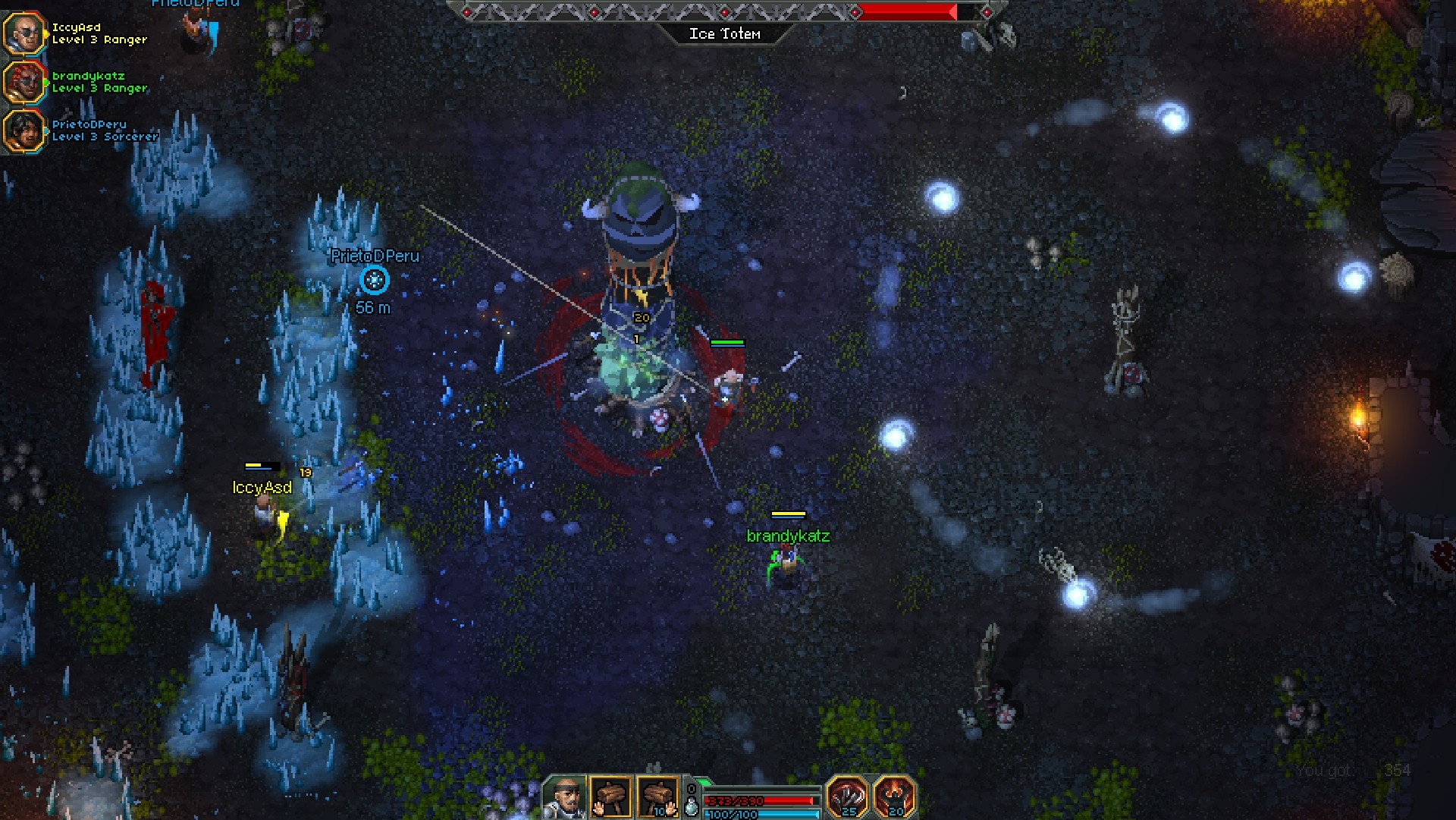Open the bald hero portrait in bottom bar
Image resolution: width=1456 pixels, height=820 pixels.
565,797
